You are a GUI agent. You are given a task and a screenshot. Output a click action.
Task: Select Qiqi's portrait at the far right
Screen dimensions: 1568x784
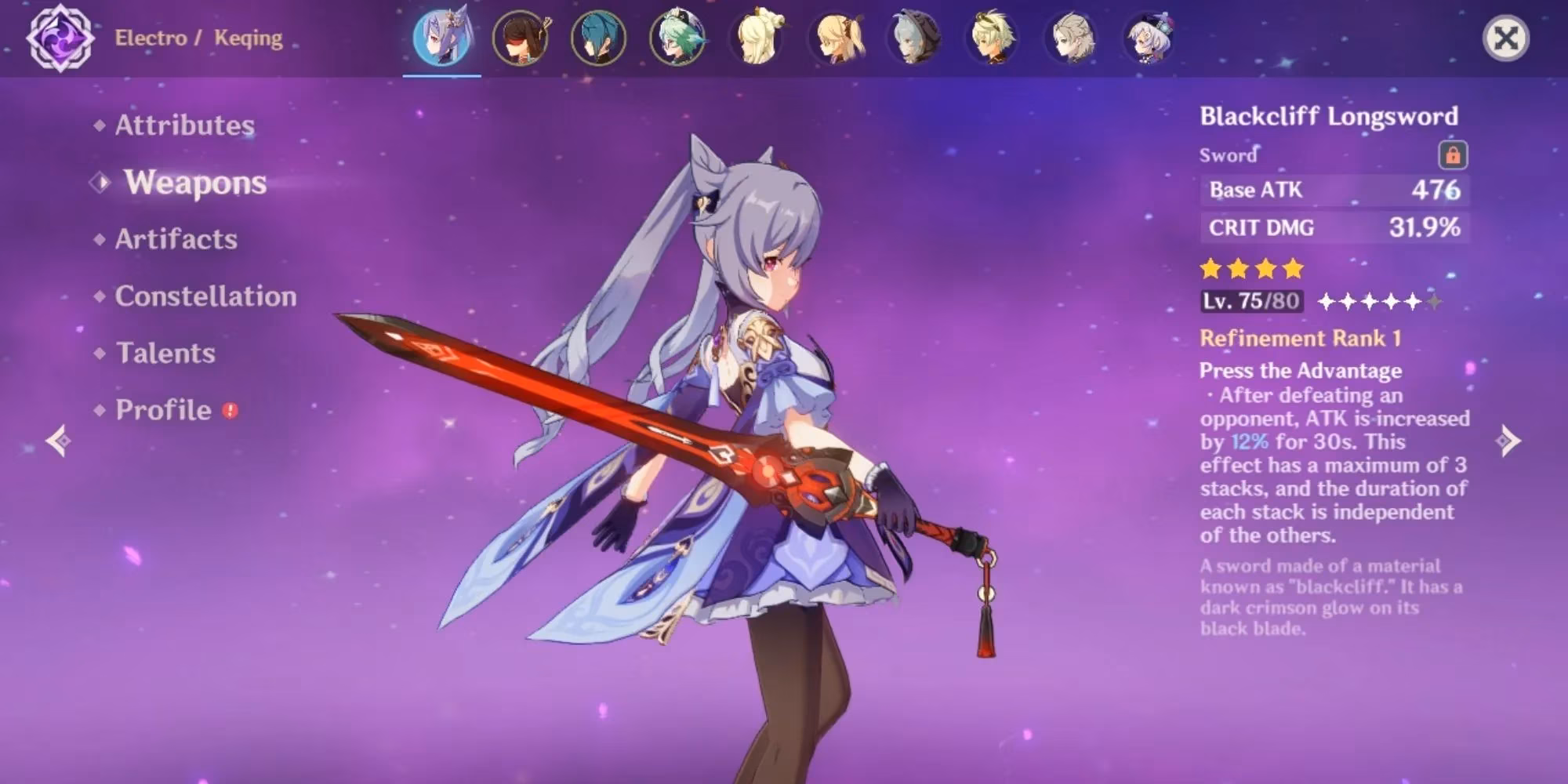coord(1149,39)
